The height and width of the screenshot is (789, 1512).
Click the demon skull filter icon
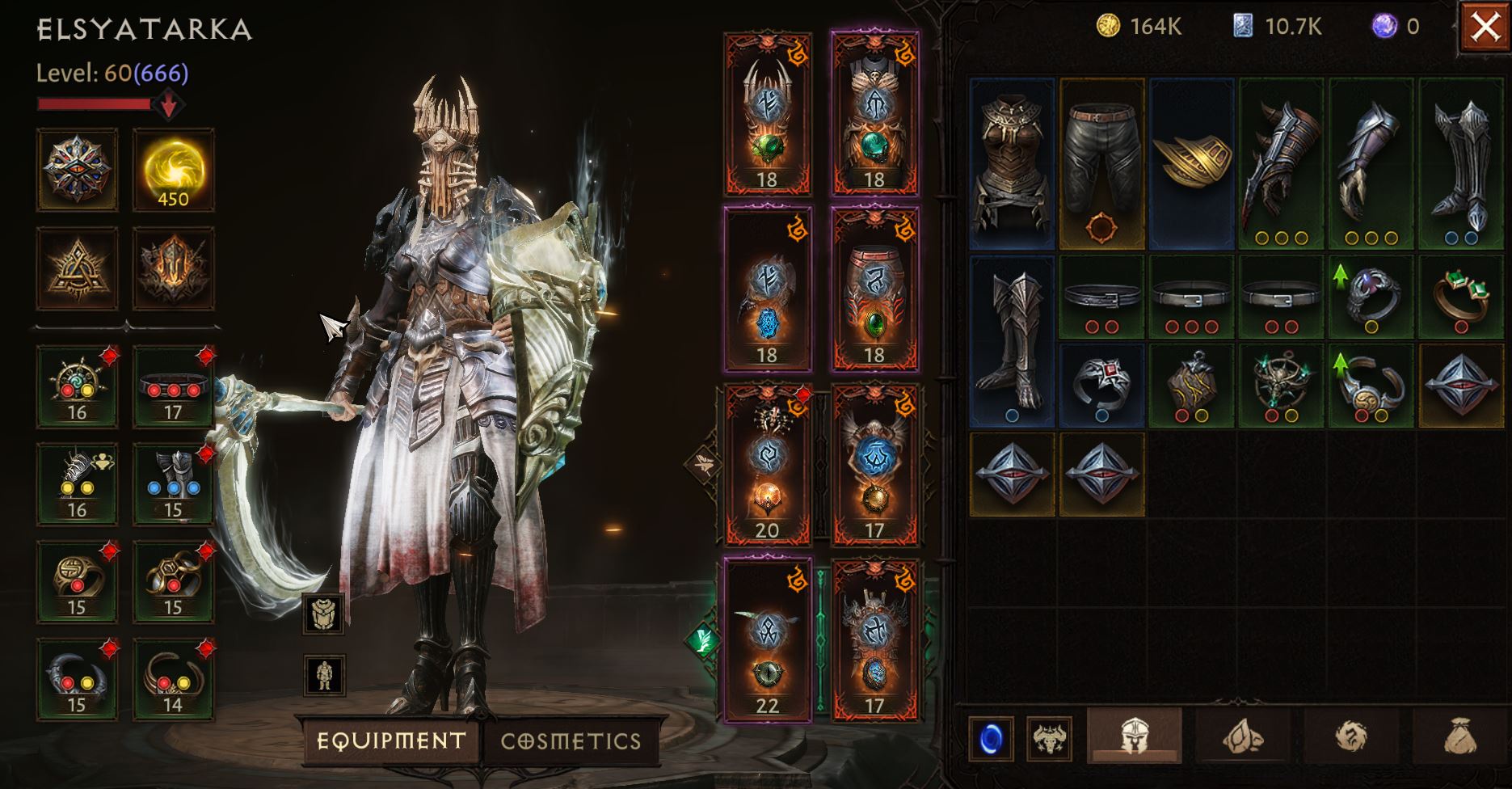(x=1049, y=739)
